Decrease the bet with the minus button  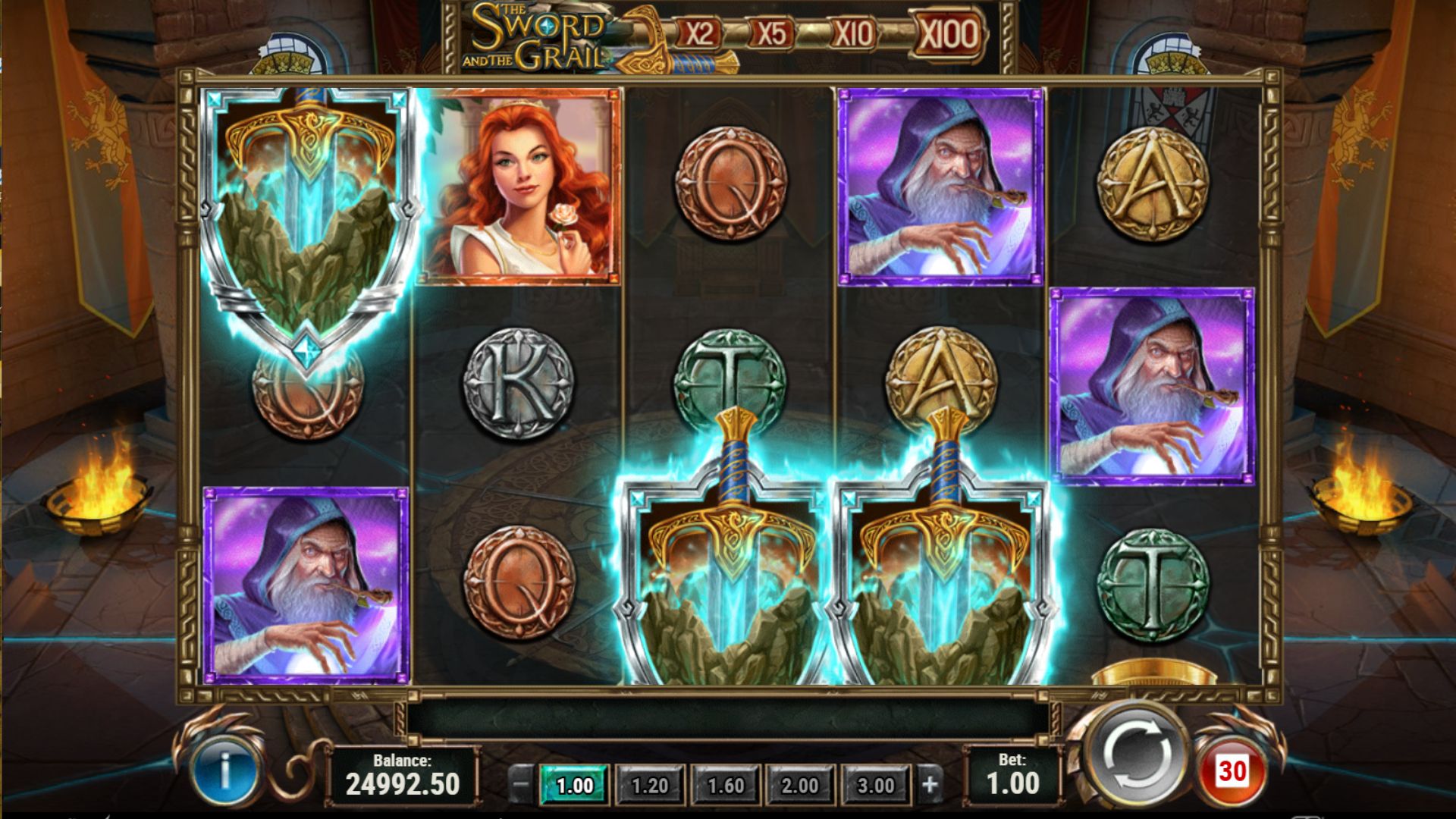pos(519,785)
